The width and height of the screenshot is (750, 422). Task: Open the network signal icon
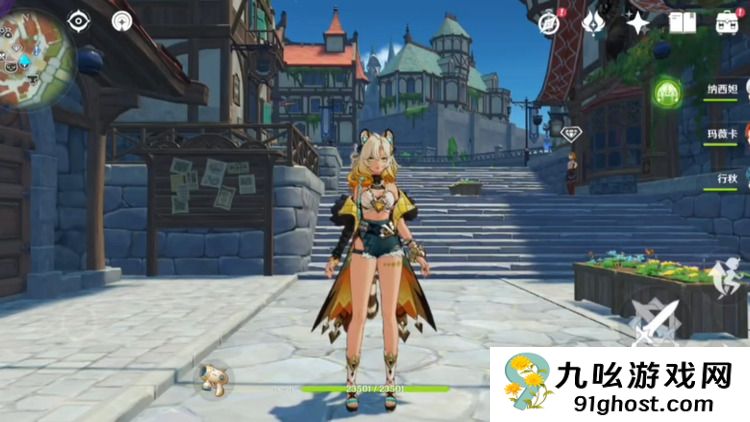(122, 21)
